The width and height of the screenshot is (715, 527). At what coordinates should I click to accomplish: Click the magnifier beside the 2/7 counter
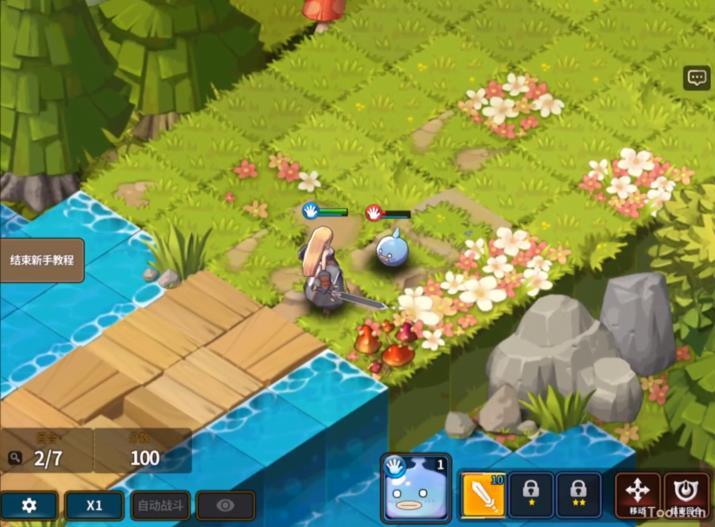click(14, 458)
